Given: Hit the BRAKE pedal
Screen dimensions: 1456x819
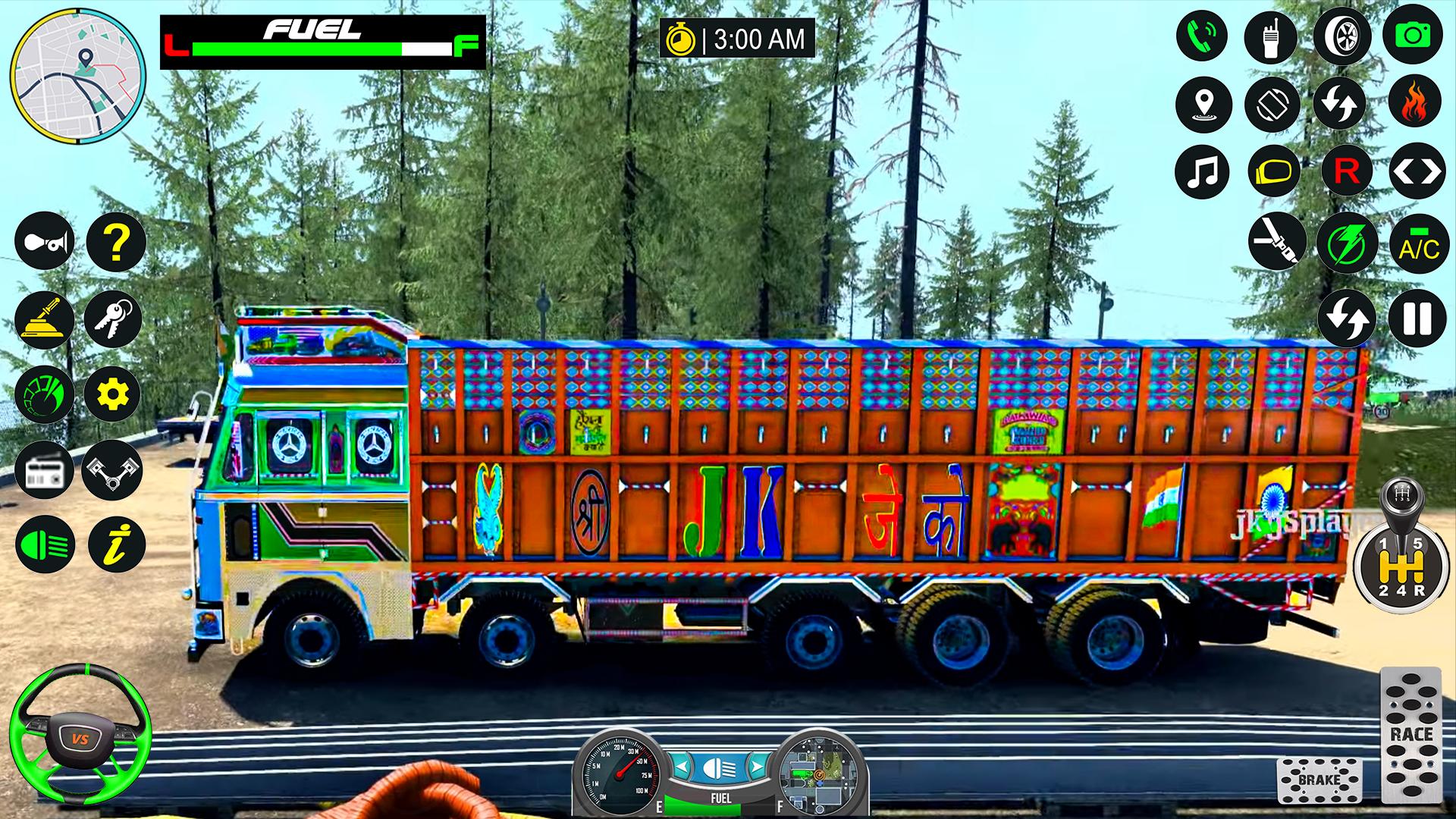Looking at the screenshot, I should pyautogui.click(x=1319, y=780).
